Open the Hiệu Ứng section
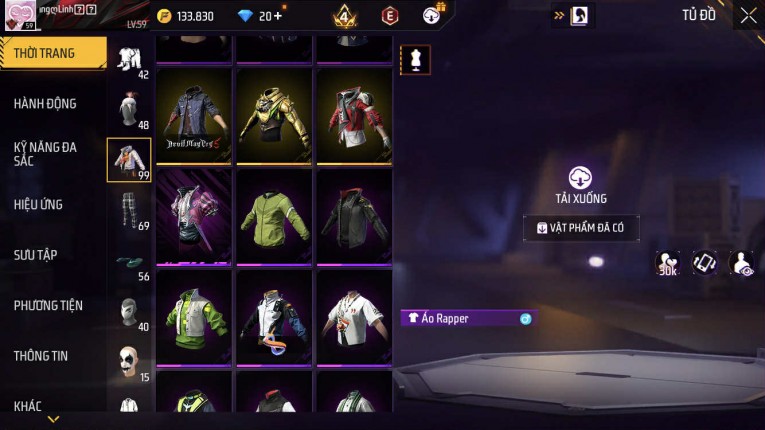 tap(39, 205)
